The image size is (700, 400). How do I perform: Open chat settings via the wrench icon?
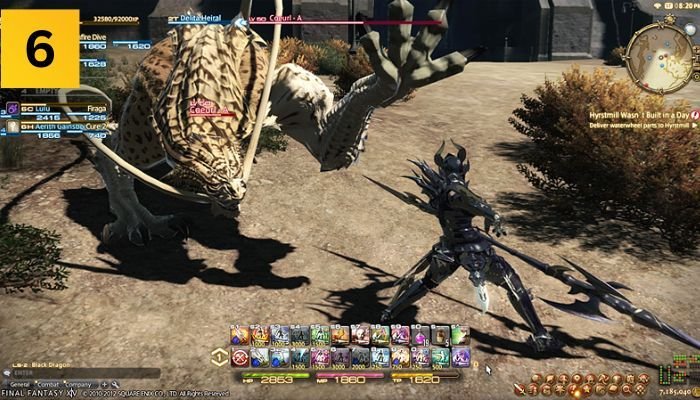coord(114,384)
